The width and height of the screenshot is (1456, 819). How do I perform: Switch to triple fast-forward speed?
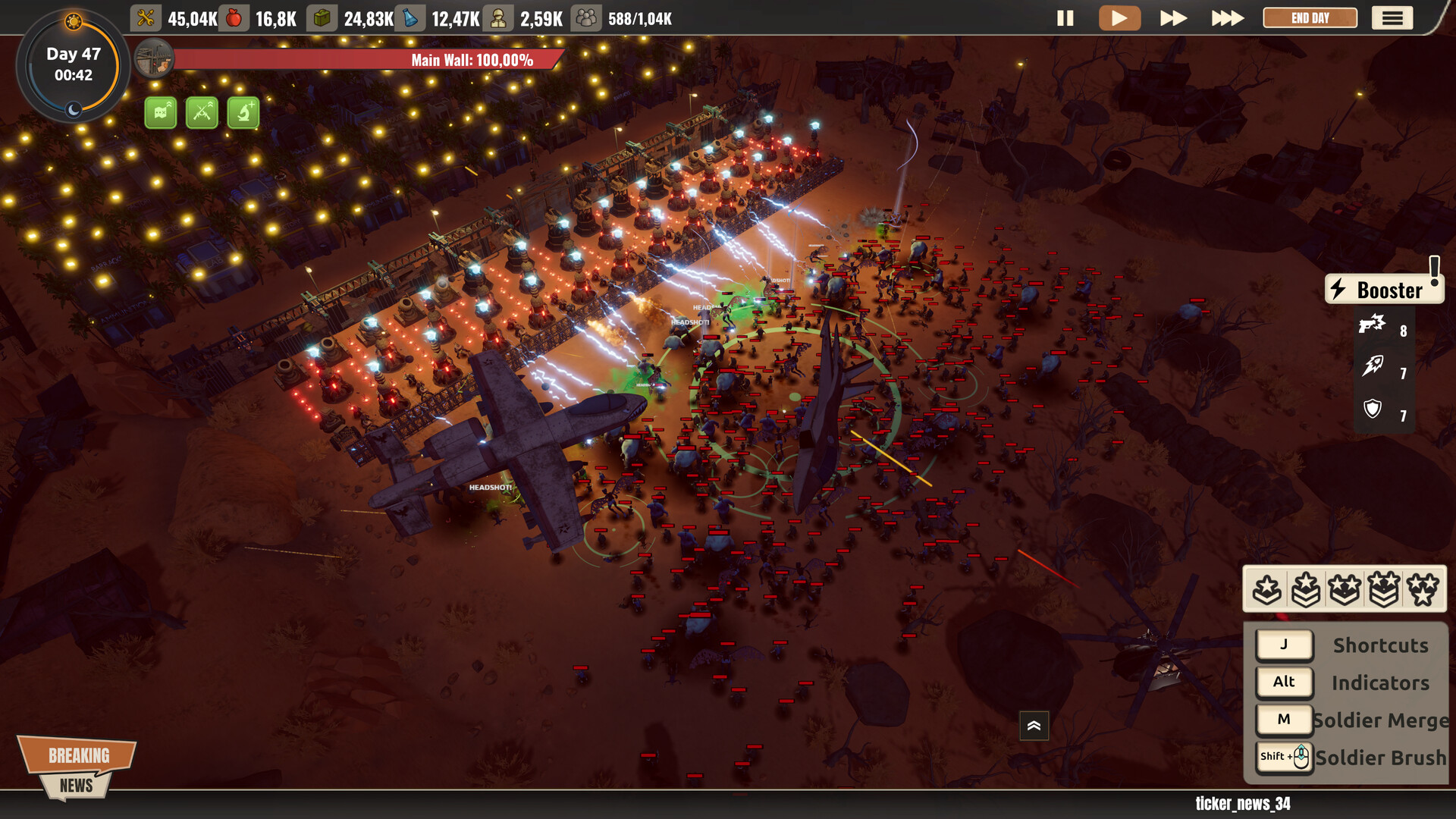pyautogui.click(x=1227, y=18)
